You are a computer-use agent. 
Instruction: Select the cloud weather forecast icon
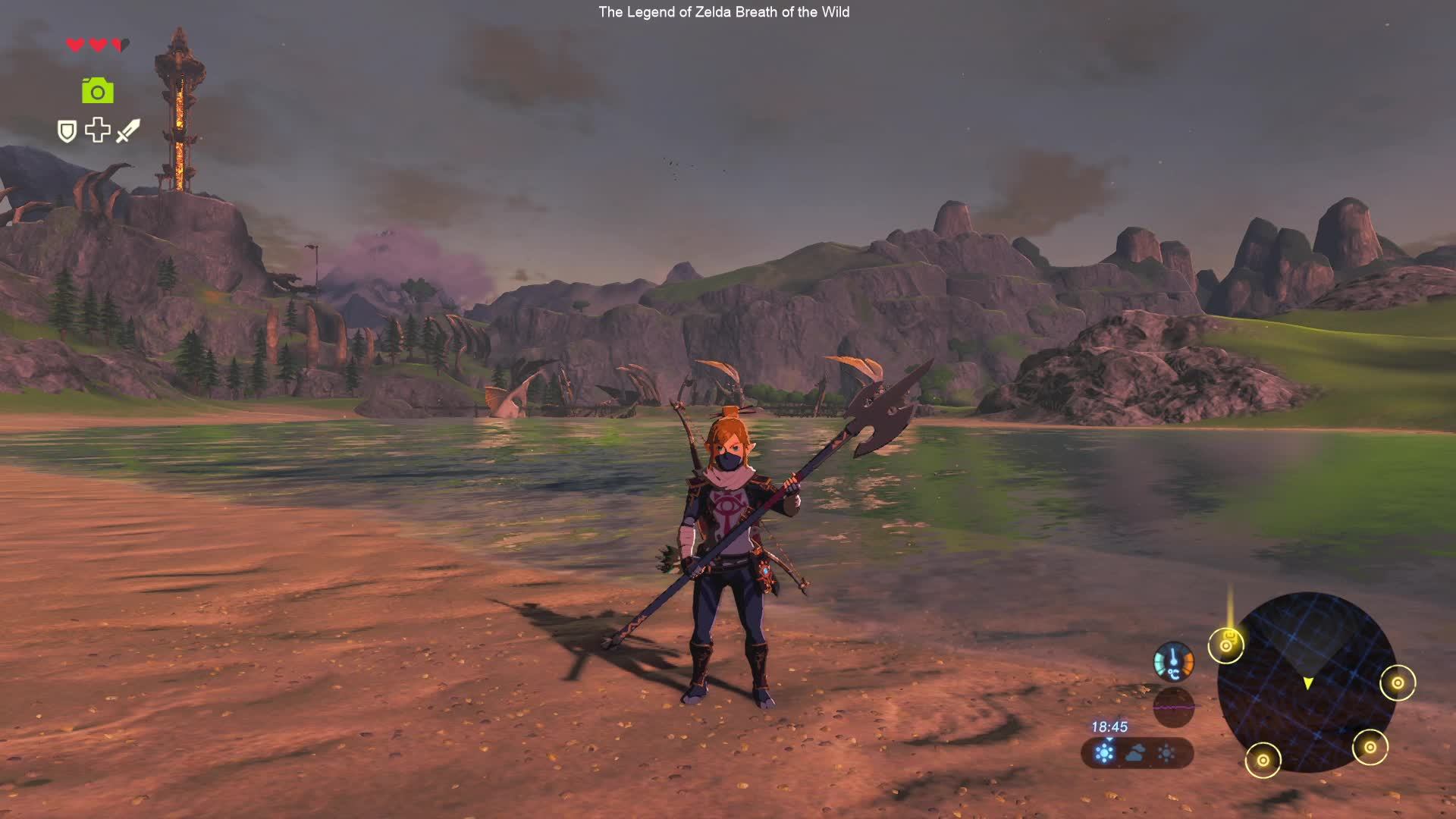point(1136,753)
